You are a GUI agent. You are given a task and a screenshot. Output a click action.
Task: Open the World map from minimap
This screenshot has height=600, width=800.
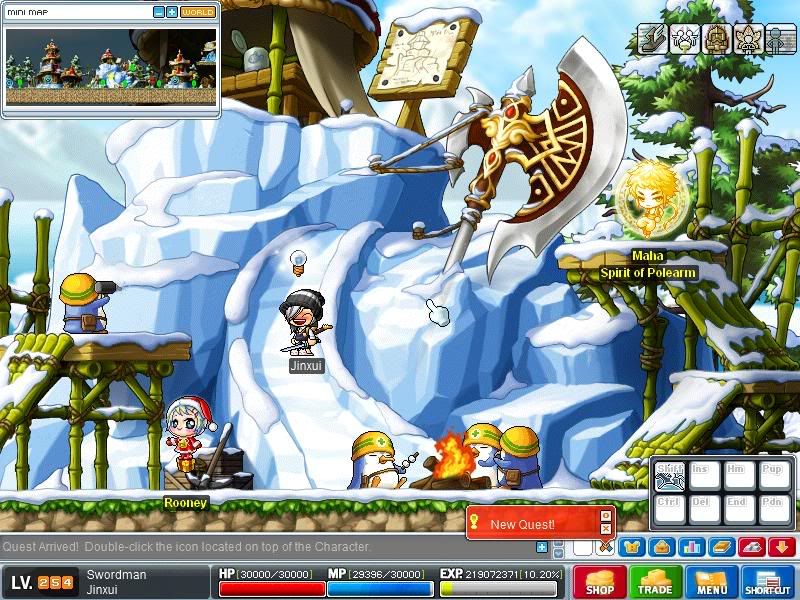(x=198, y=12)
